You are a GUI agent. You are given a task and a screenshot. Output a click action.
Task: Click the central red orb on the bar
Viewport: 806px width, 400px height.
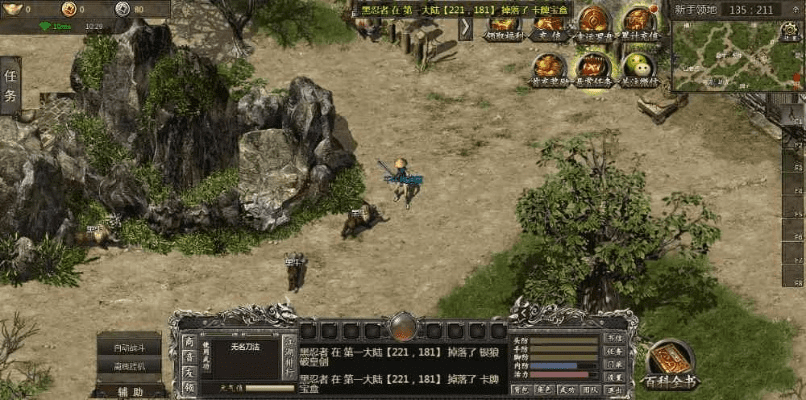pos(403,326)
